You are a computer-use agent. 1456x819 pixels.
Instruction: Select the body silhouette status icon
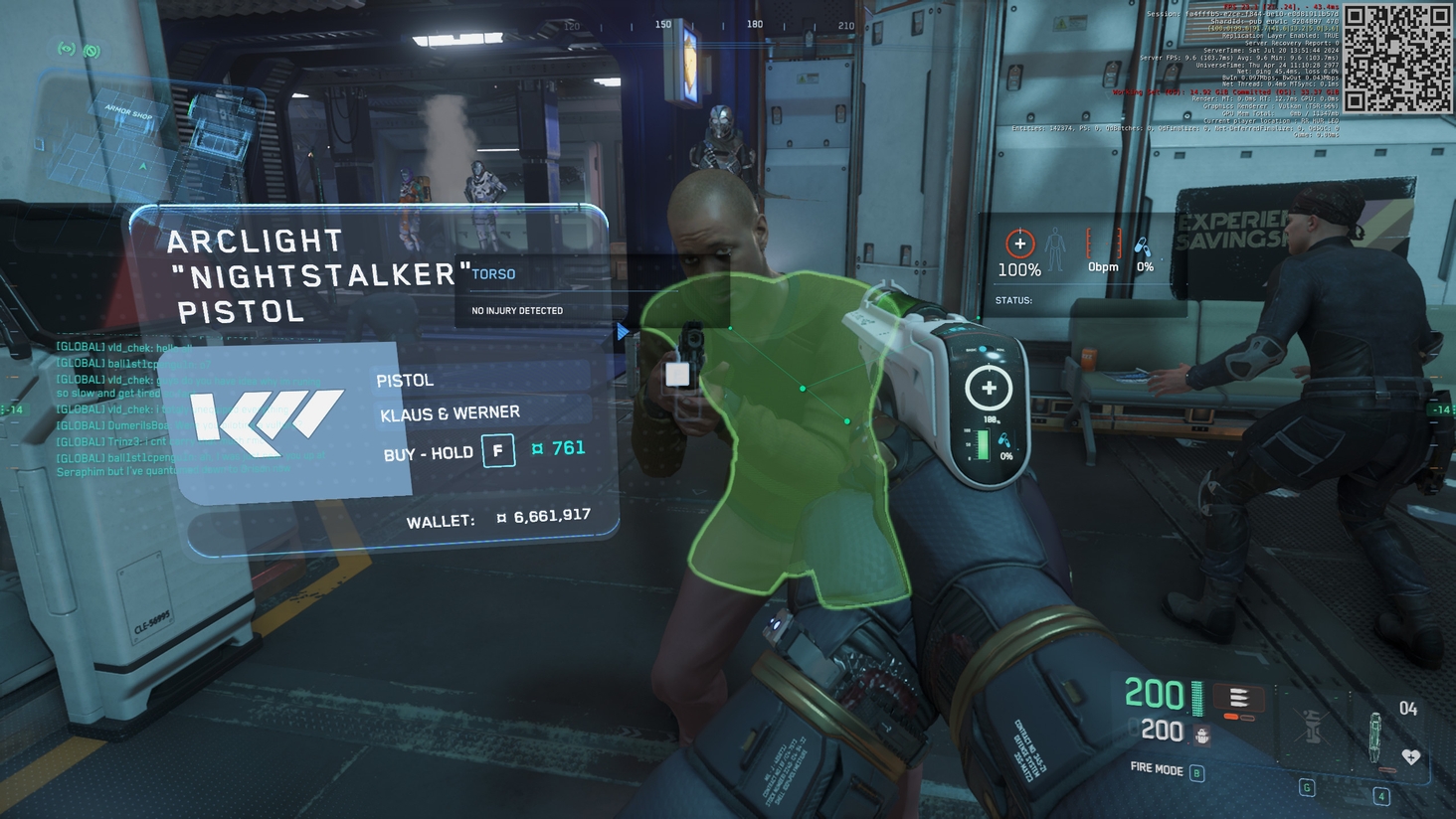pos(1055,248)
